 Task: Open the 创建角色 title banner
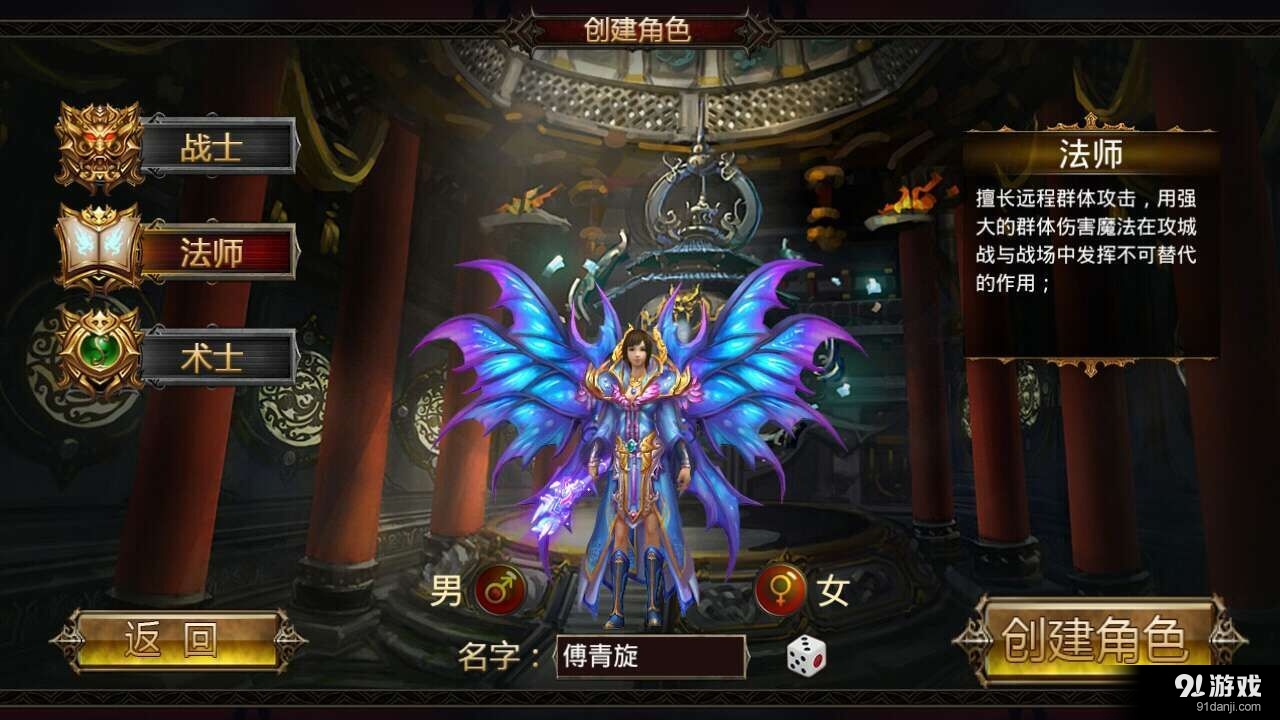(640, 28)
